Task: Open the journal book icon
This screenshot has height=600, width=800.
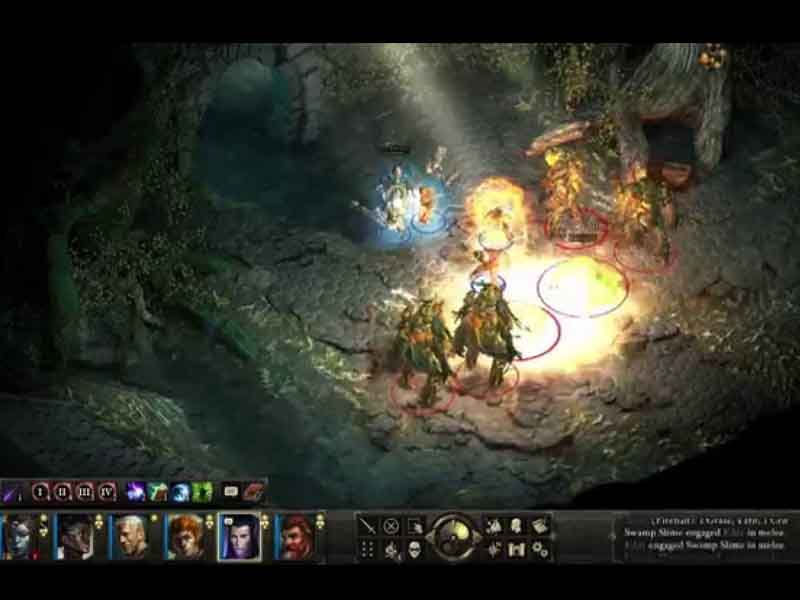Action: click(x=540, y=525)
